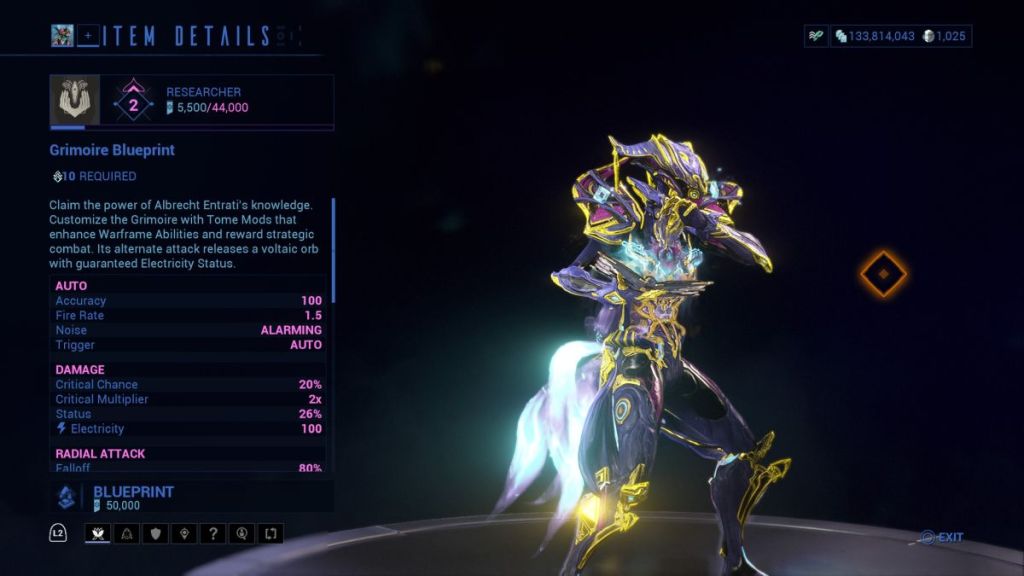Show the question mark tab
The height and width of the screenshot is (576, 1024).
point(212,533)
